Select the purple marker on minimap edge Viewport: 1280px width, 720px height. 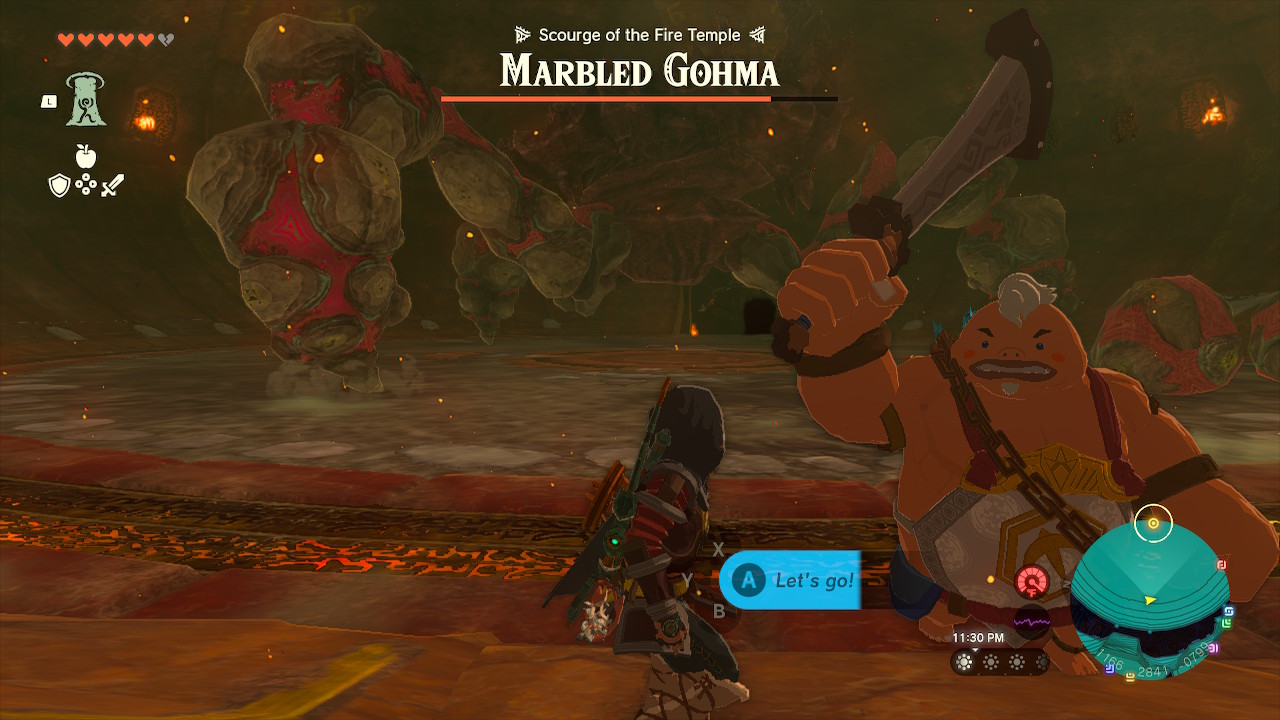[x=1214, y=648]
